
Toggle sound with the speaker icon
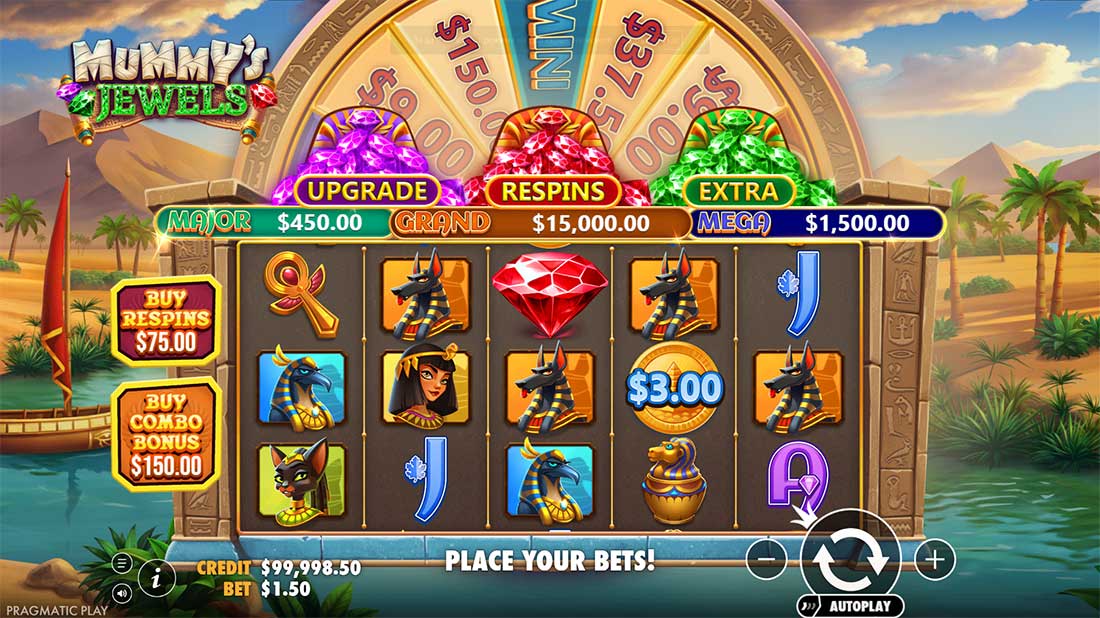pyautogui.click(x=122, y=592)
